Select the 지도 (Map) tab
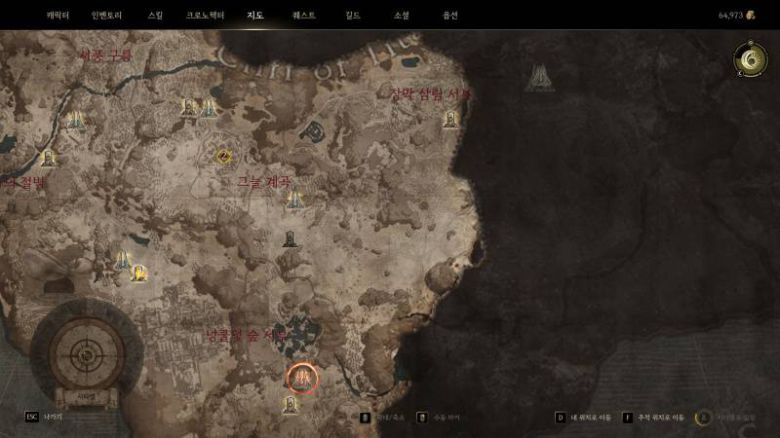The image size is (780, 438). [256, 15]
